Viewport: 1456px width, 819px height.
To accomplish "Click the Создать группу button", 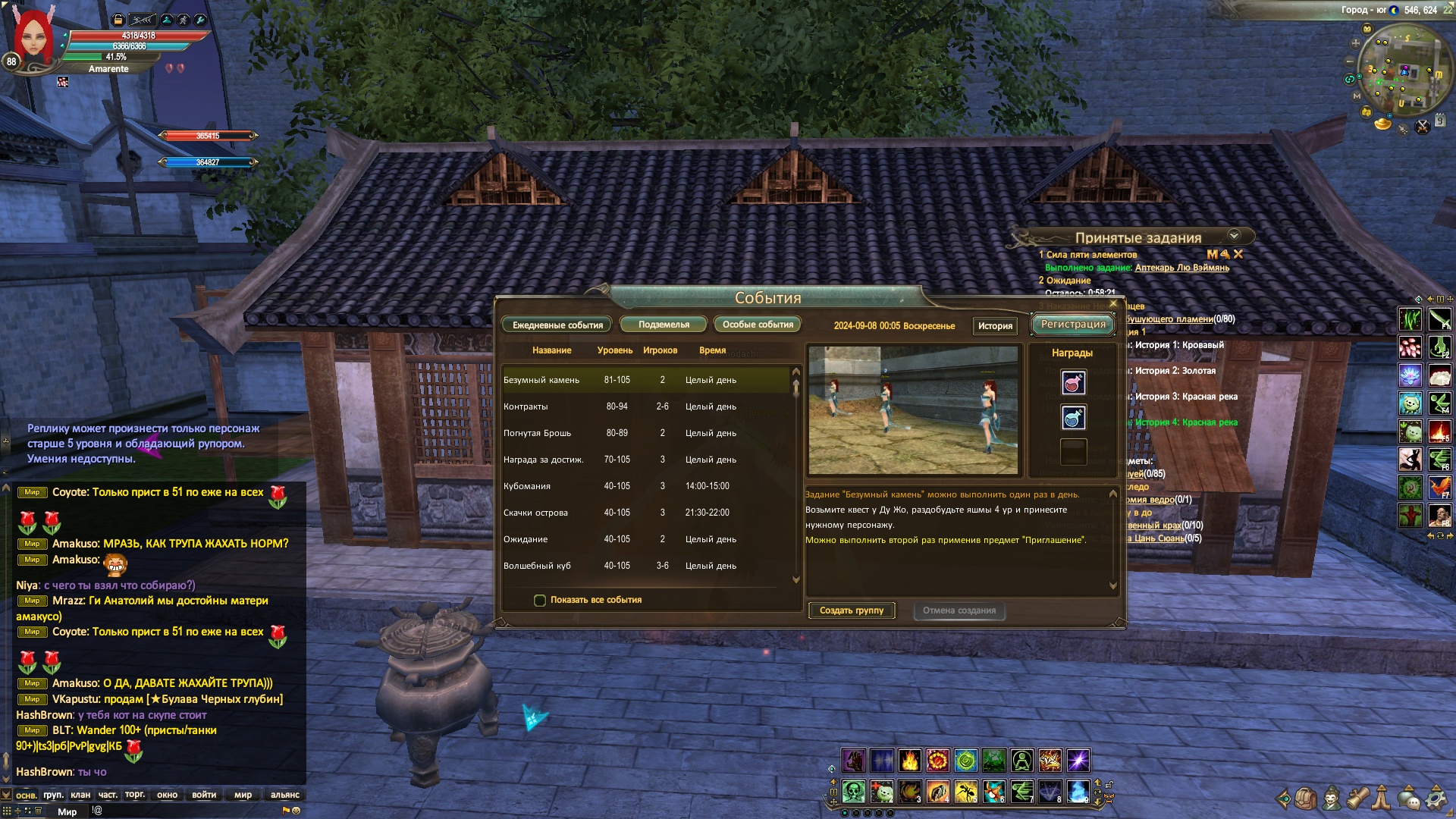I will click(x=852, y=610).
